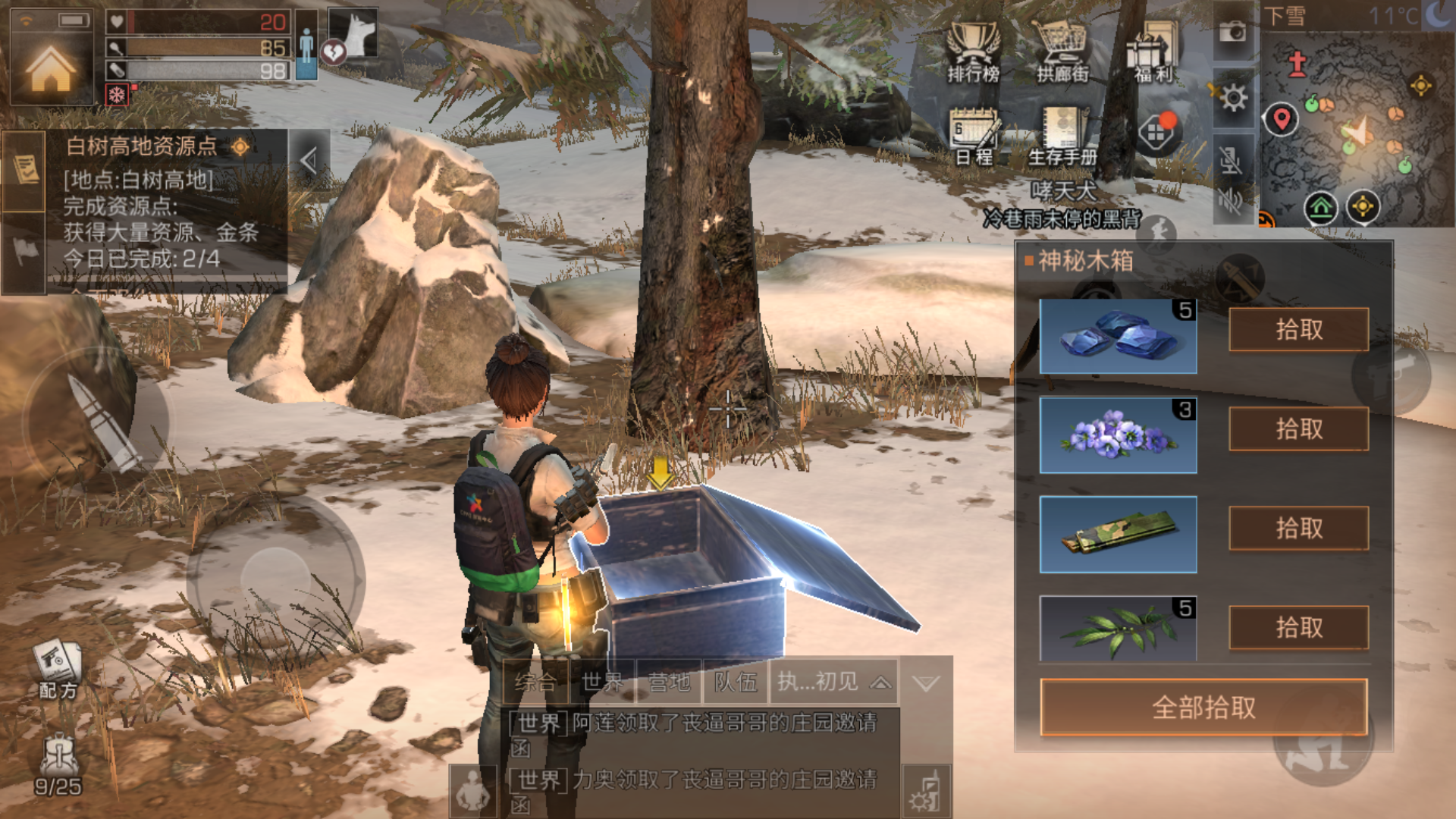Open the backpack showing 9/25
Screen dimensions: 1456x819
(x=58, y=764)
